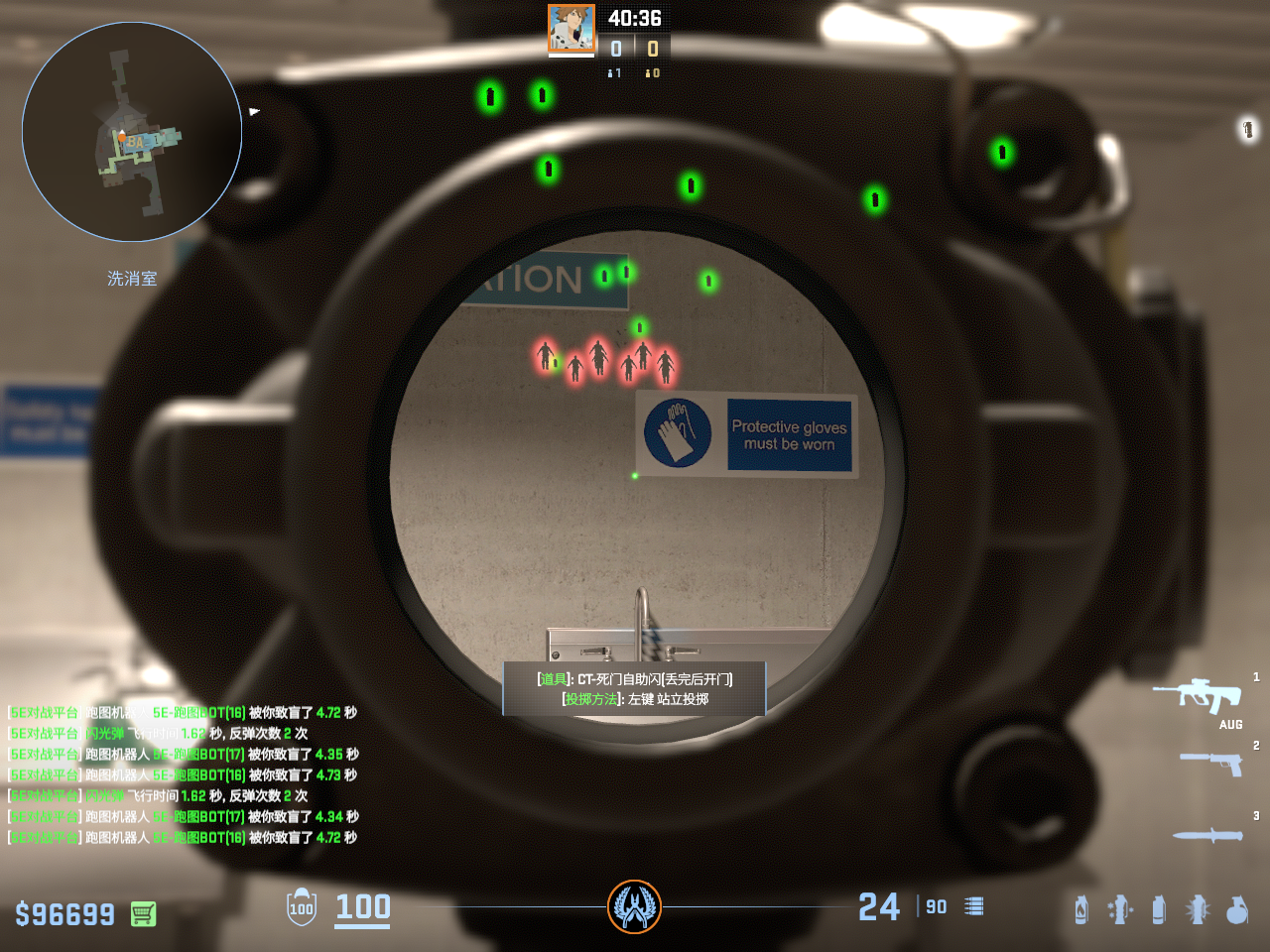This screenshot has height=952, width=1270.
Task: Select the incendiary grenade icon
Action: [x=1081, y=909]
